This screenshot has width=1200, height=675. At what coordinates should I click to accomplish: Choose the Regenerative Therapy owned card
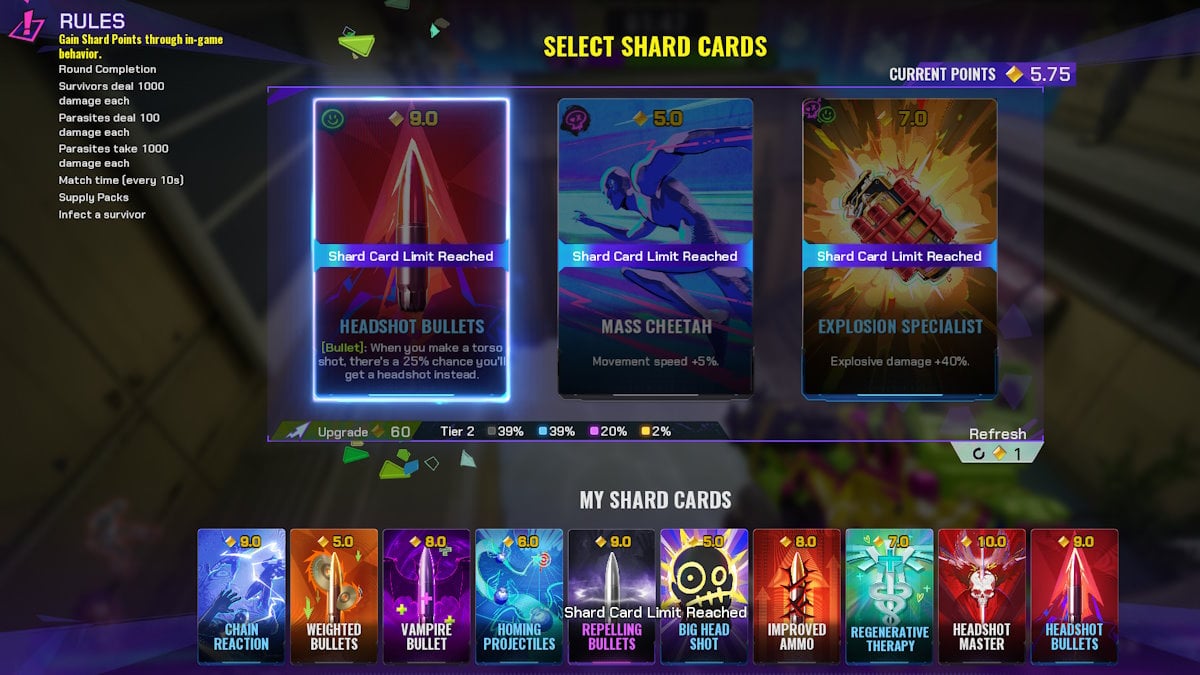pyautogui.click(x=889, y=595)
